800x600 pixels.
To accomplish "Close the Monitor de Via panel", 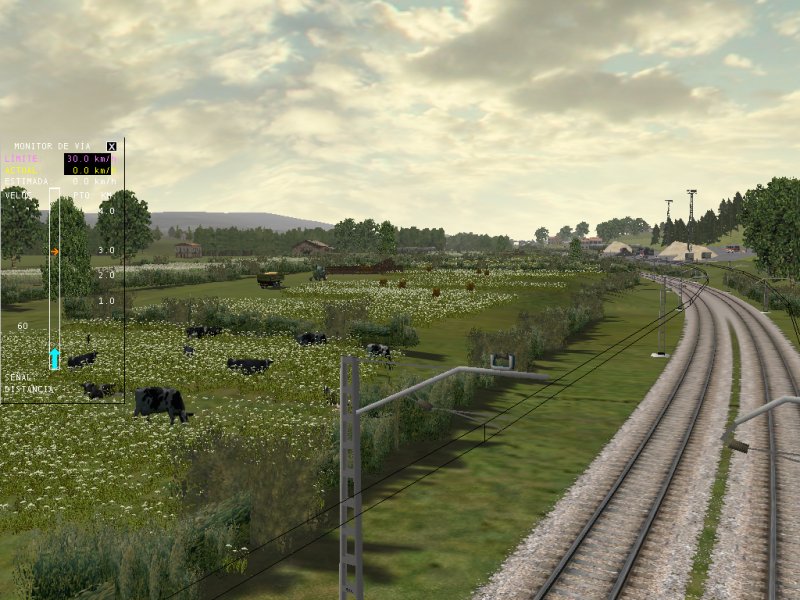I will (111, 146).
